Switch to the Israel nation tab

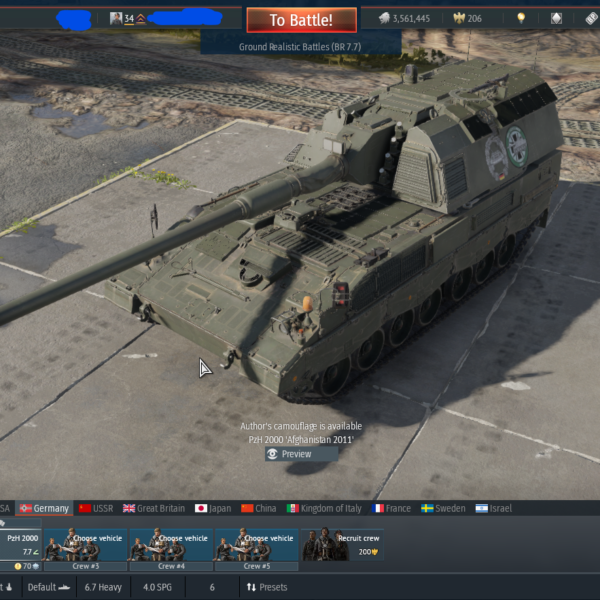(x=493, y=508)
